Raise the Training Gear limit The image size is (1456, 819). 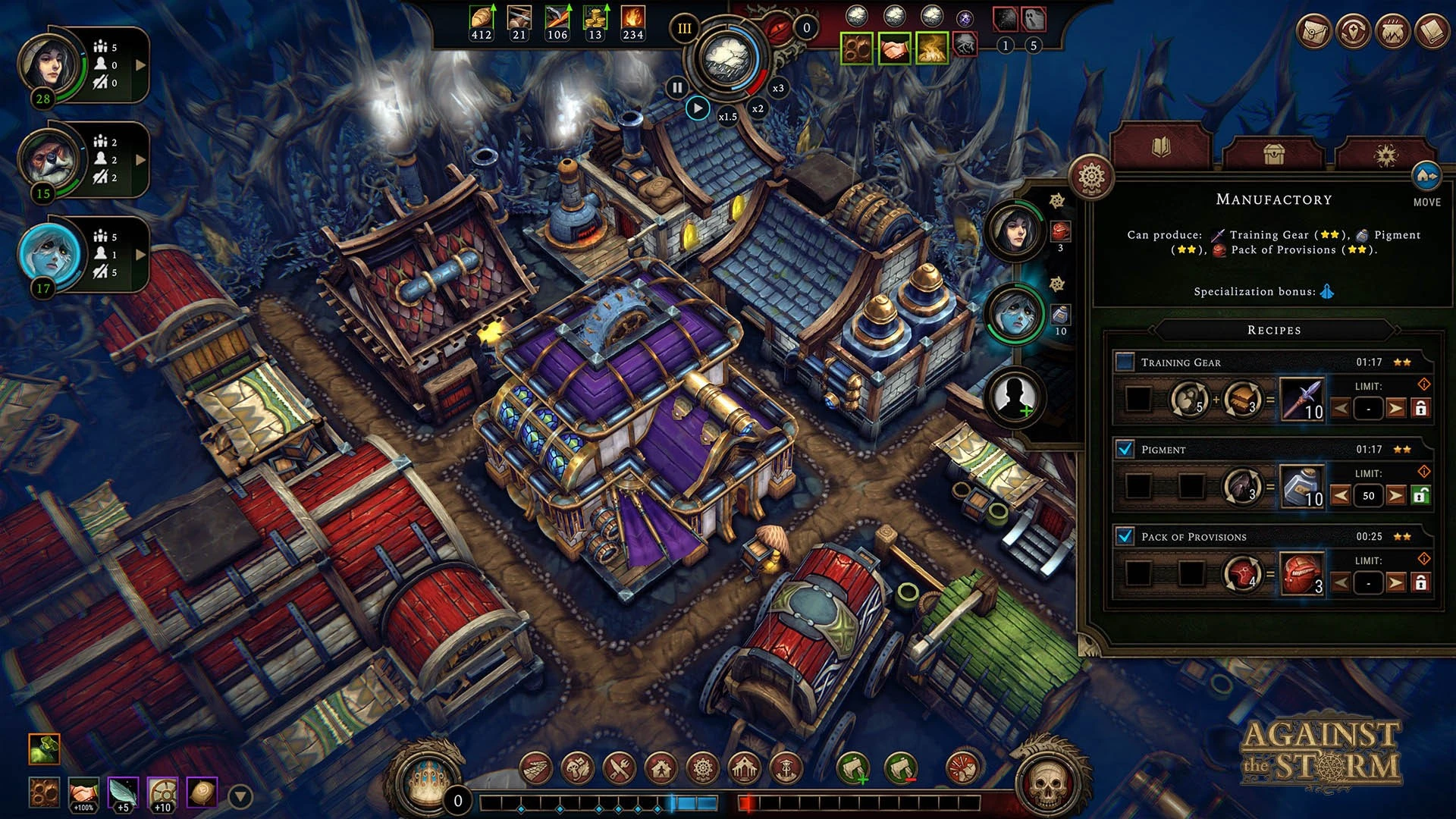pos(1395,409)
